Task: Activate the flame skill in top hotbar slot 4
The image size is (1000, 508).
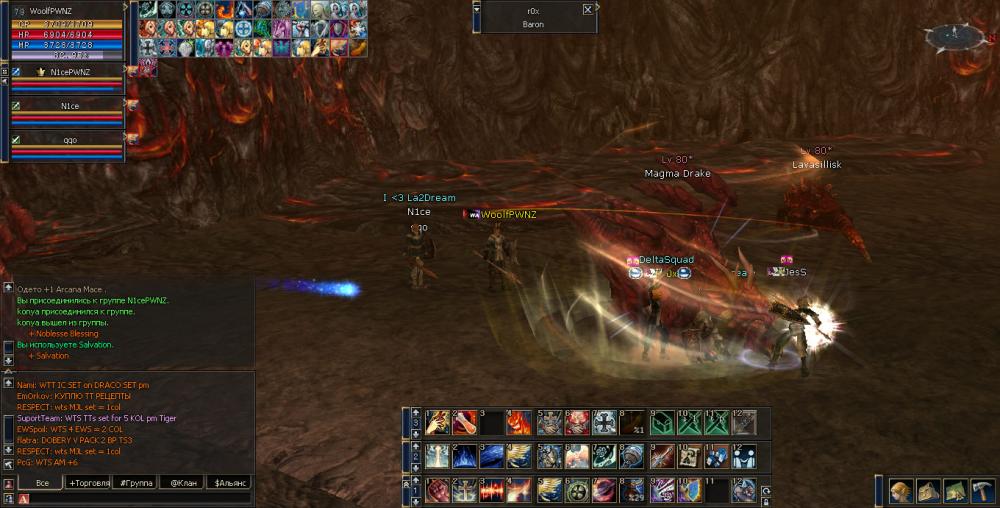Action: coord(518,422)
